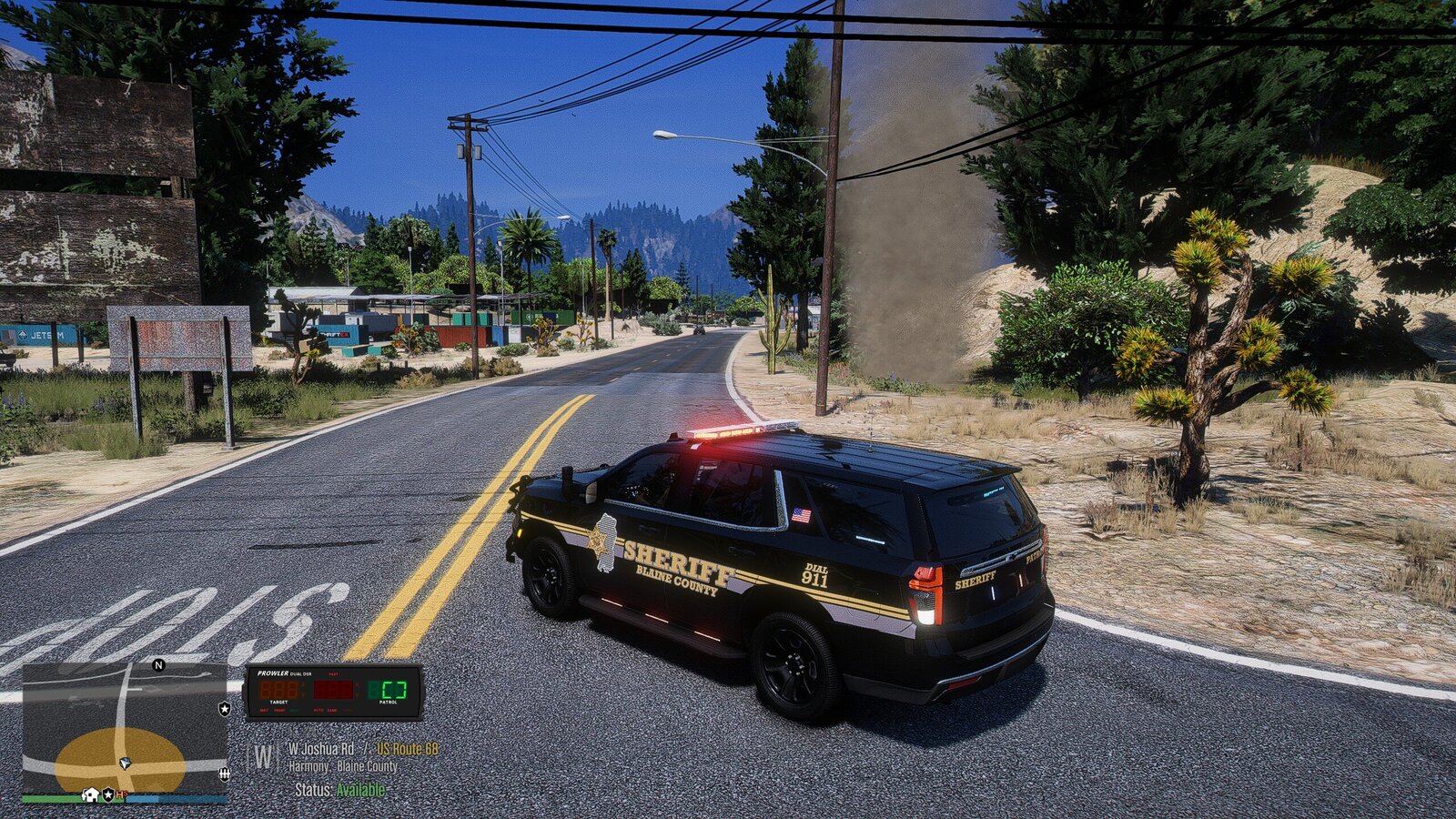Click the police badge blip beside the house blip
Viewport: 1456px width, 819px height.
(x=107, y=794)
